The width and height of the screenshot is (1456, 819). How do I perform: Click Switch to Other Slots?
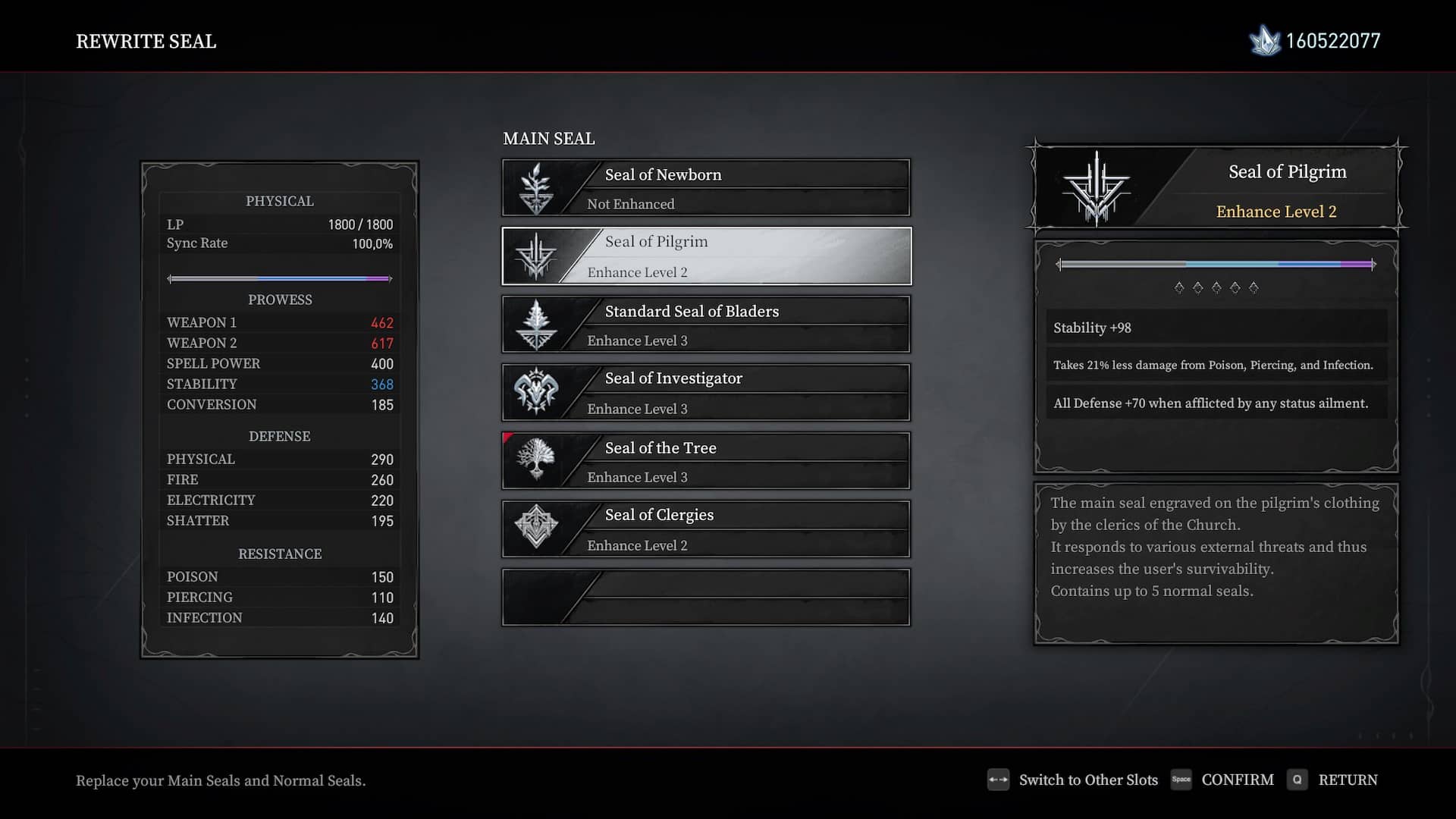tap(1087, 780)
